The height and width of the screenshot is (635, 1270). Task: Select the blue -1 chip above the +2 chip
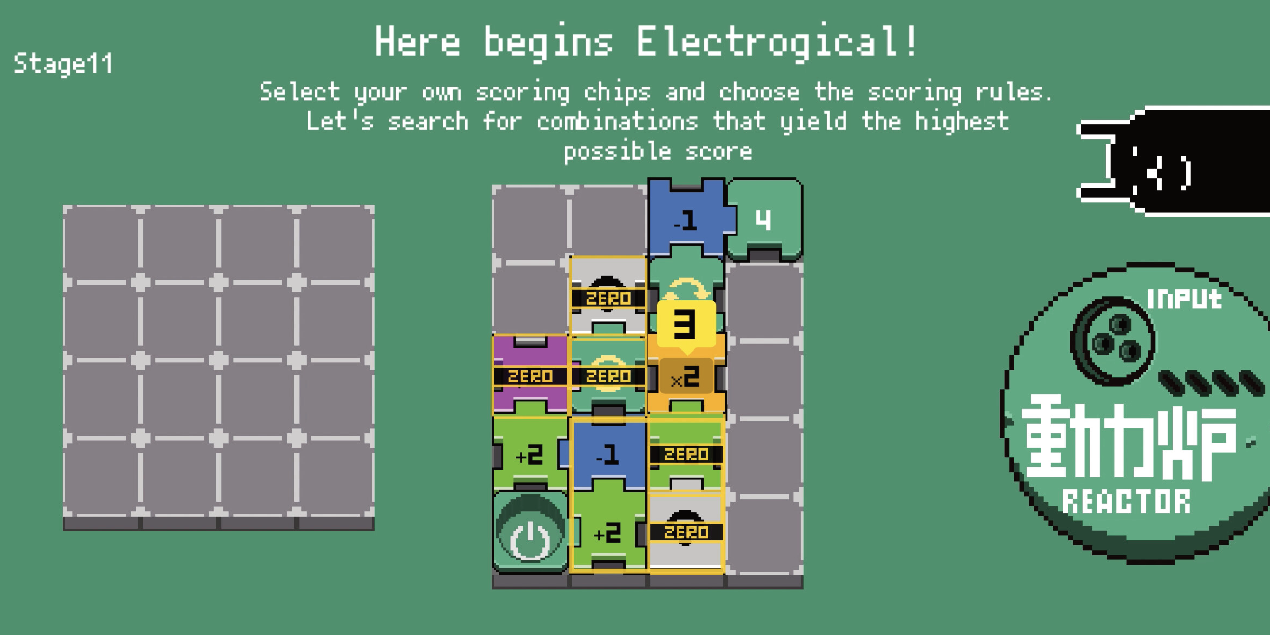(x=608, y=455)
